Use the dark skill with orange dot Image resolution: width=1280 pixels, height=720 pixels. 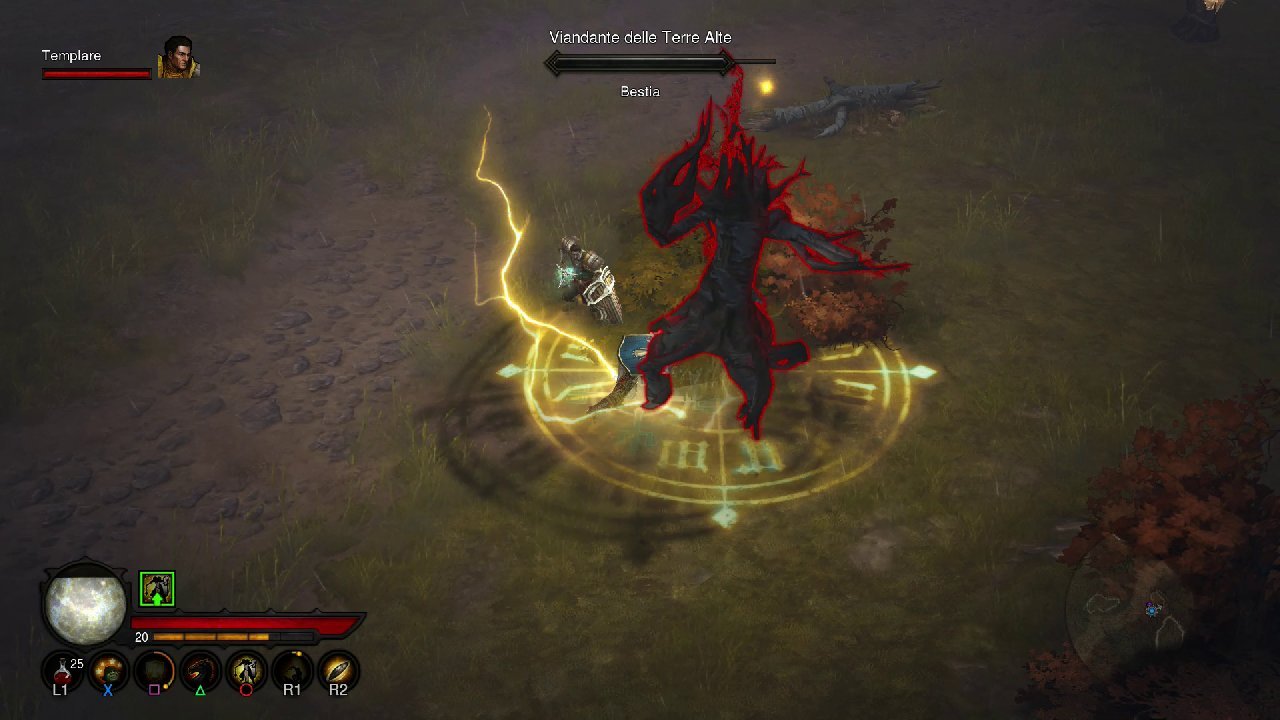click(292, 670)
